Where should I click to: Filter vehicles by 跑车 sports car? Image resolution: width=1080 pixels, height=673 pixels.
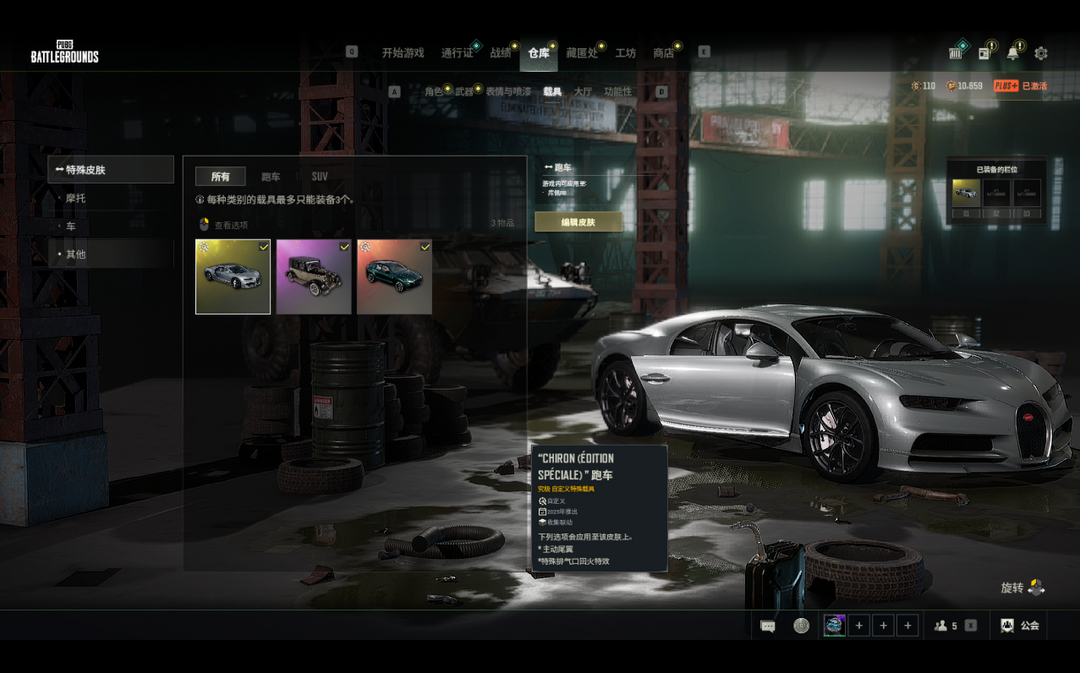point(270,177)
